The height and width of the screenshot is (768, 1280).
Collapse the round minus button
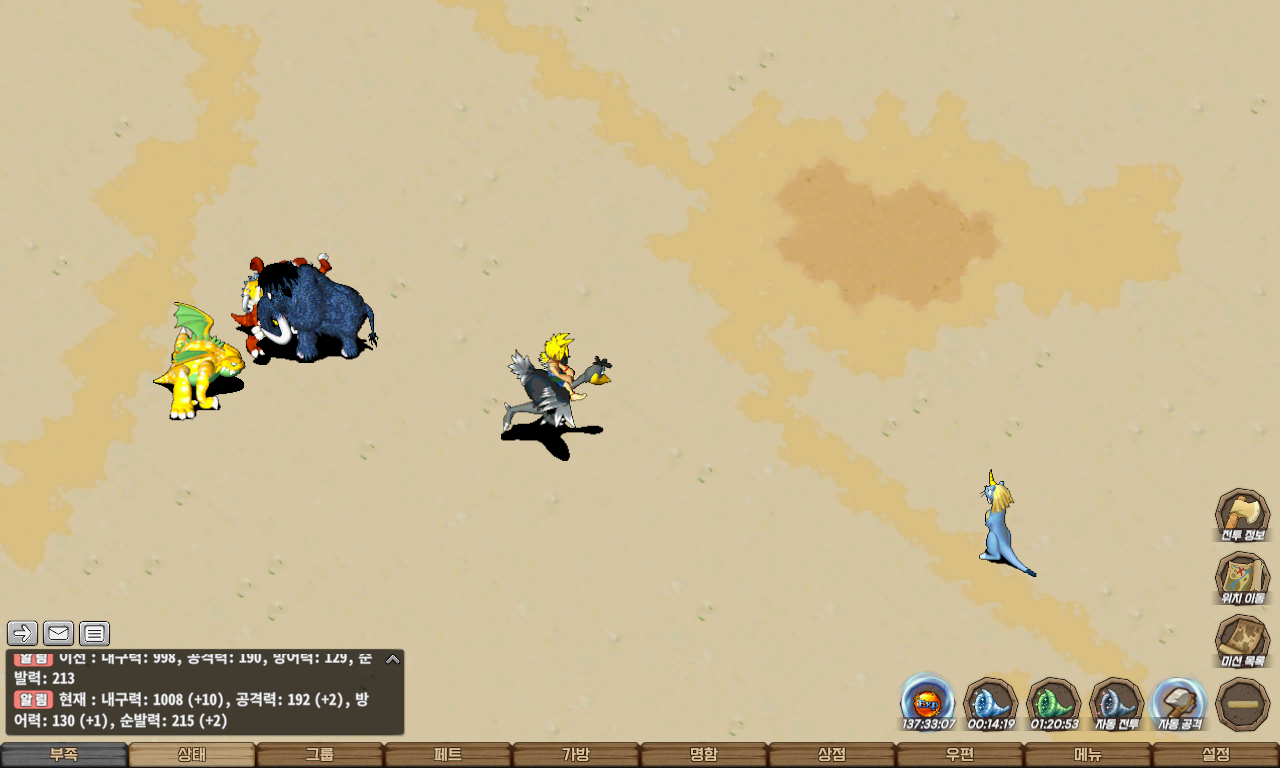[1242, 703]
